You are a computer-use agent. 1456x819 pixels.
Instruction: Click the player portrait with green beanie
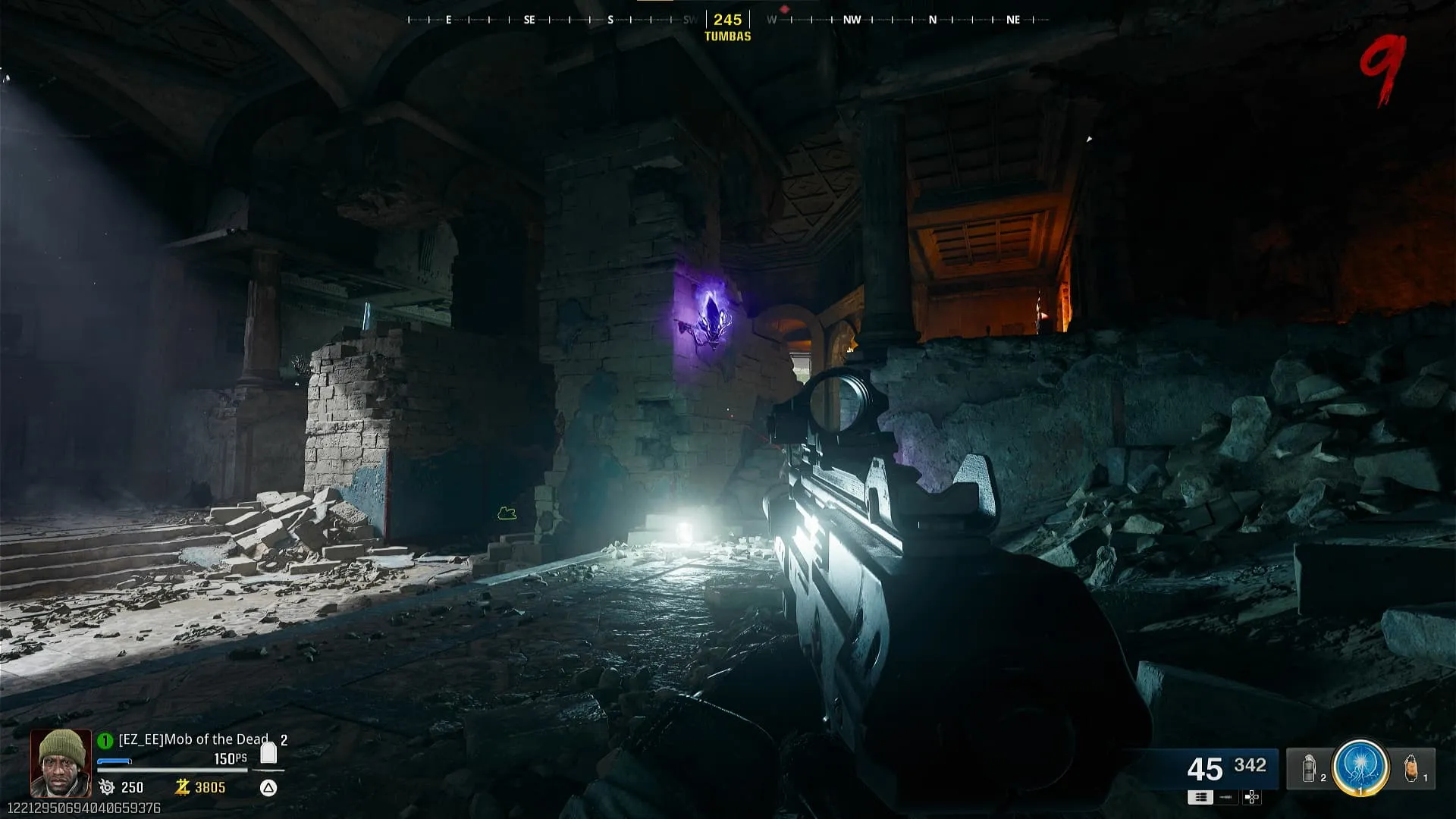tap(61, 762)
